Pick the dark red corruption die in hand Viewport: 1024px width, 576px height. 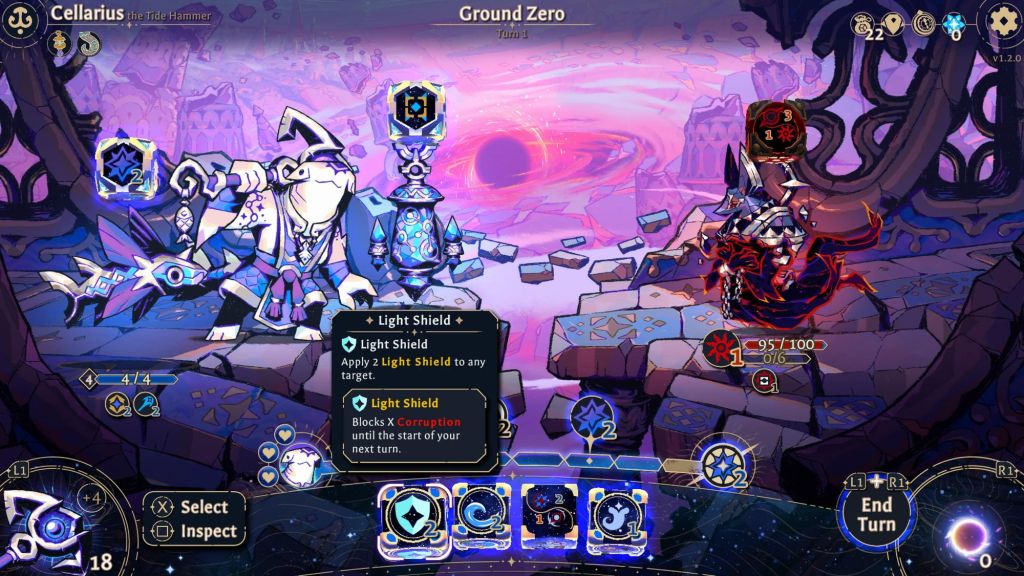click(x=549, y=516)
